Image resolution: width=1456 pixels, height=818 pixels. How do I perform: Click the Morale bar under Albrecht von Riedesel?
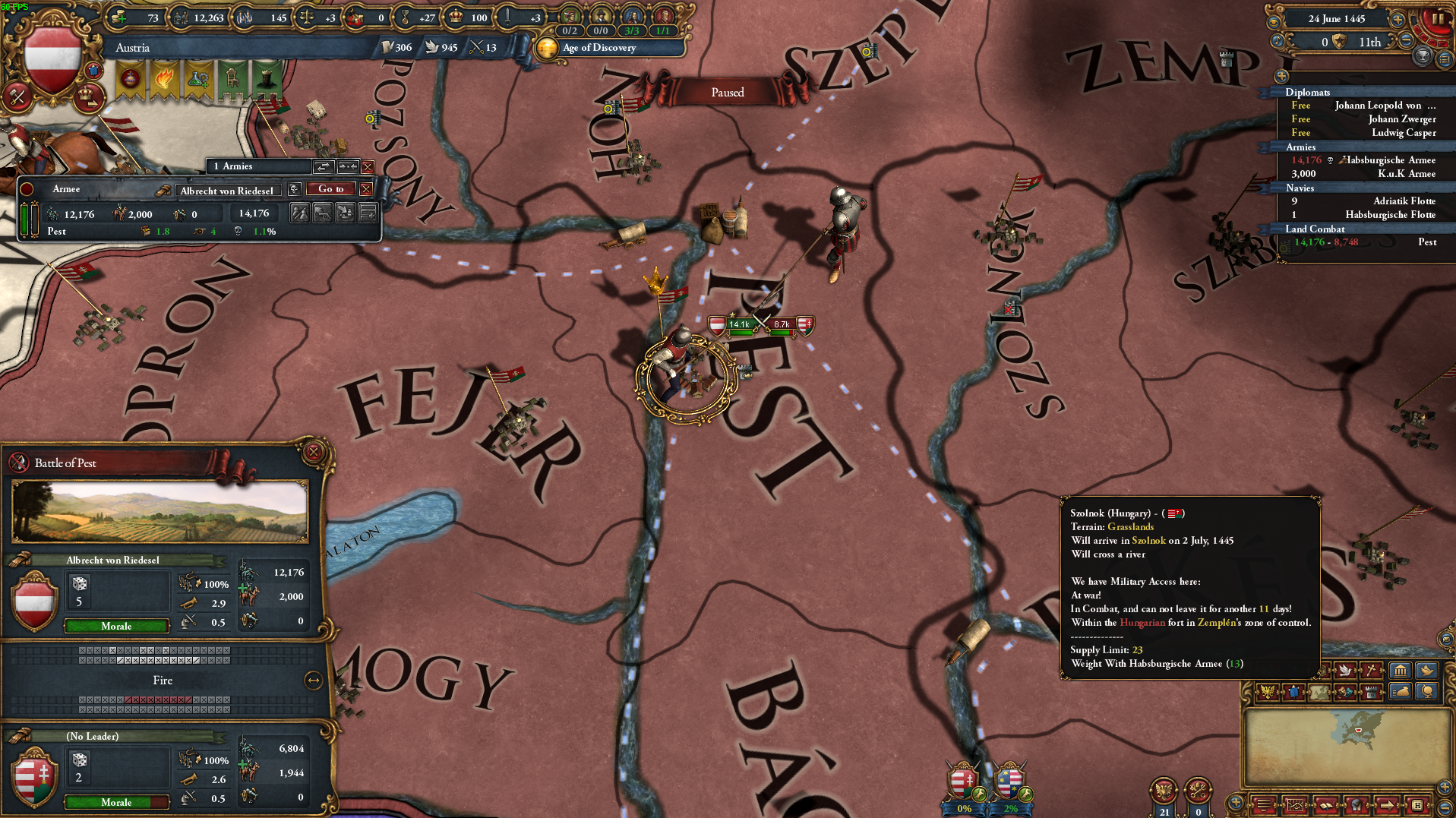pos(116,625)
